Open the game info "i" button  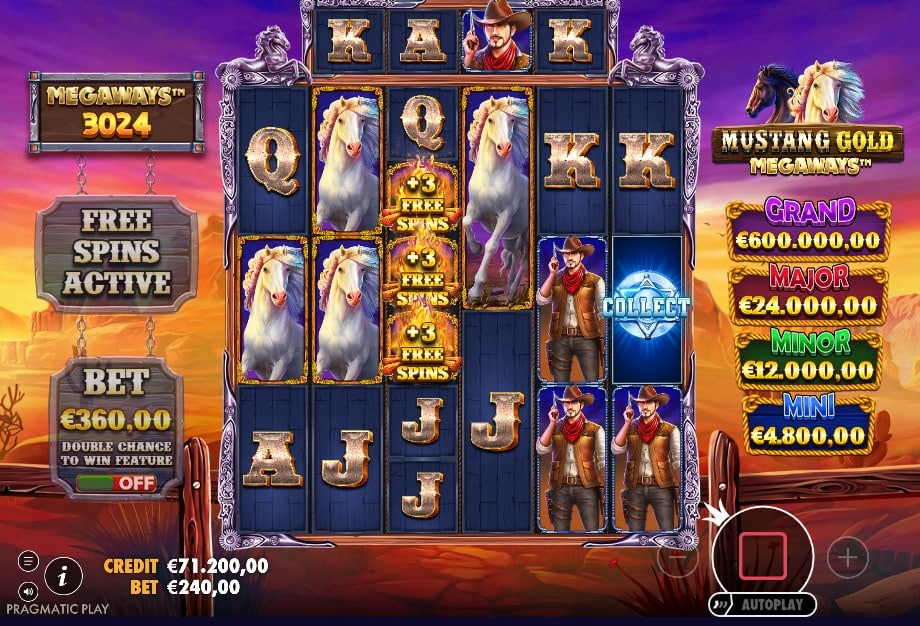64,574
